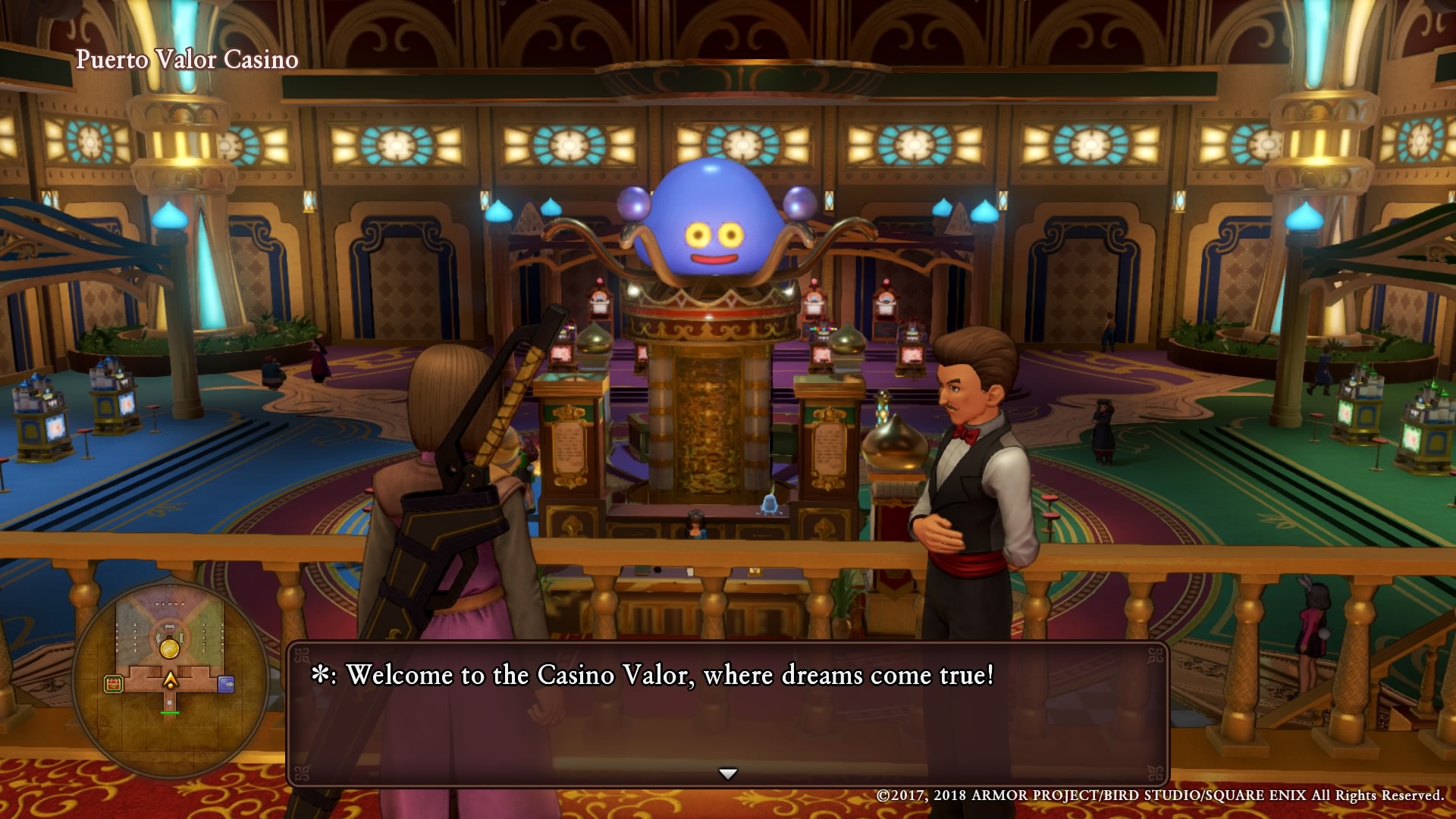The width and height of the screenshot is (1456, 819).
Task: Click the treasure chest marker on the minimap
Action: point(114,684)
